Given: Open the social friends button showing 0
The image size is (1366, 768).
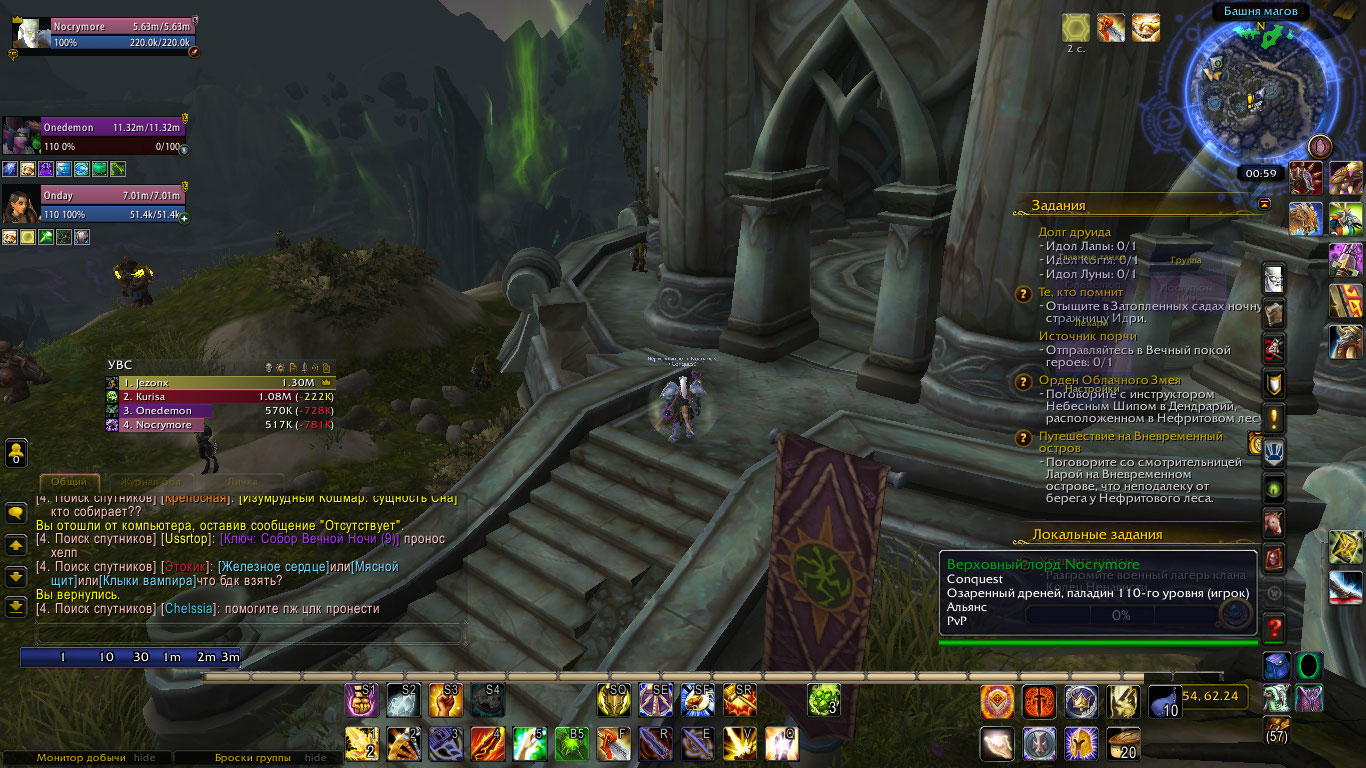Looking at the screenshot, I should coord(16,452).
